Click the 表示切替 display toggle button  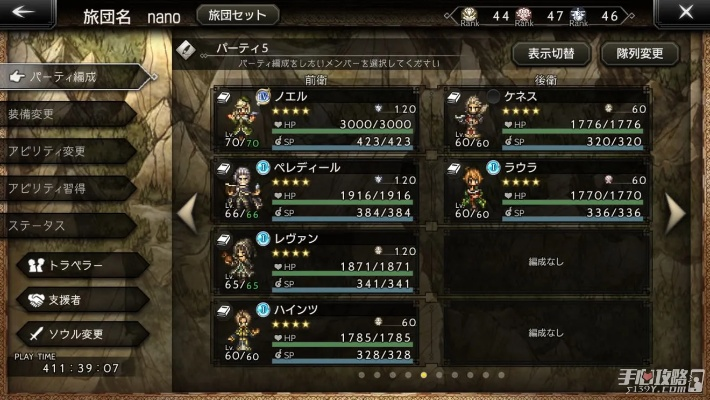tap(549, 54)
